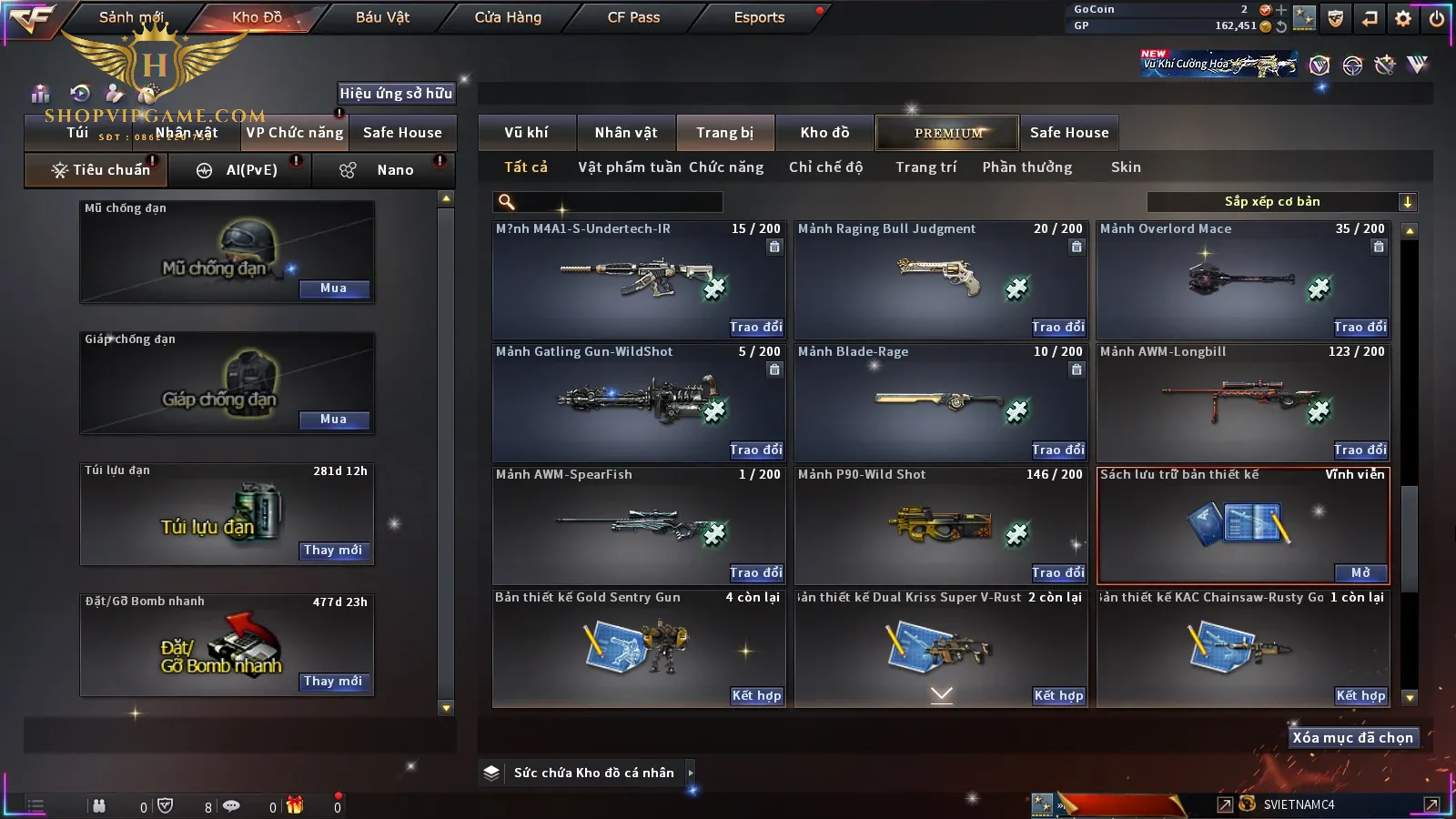The image size is (1456, 819).
Task: Exchange Mảnh Raging Bull Judgment fragments
Action: [1057, 327]
